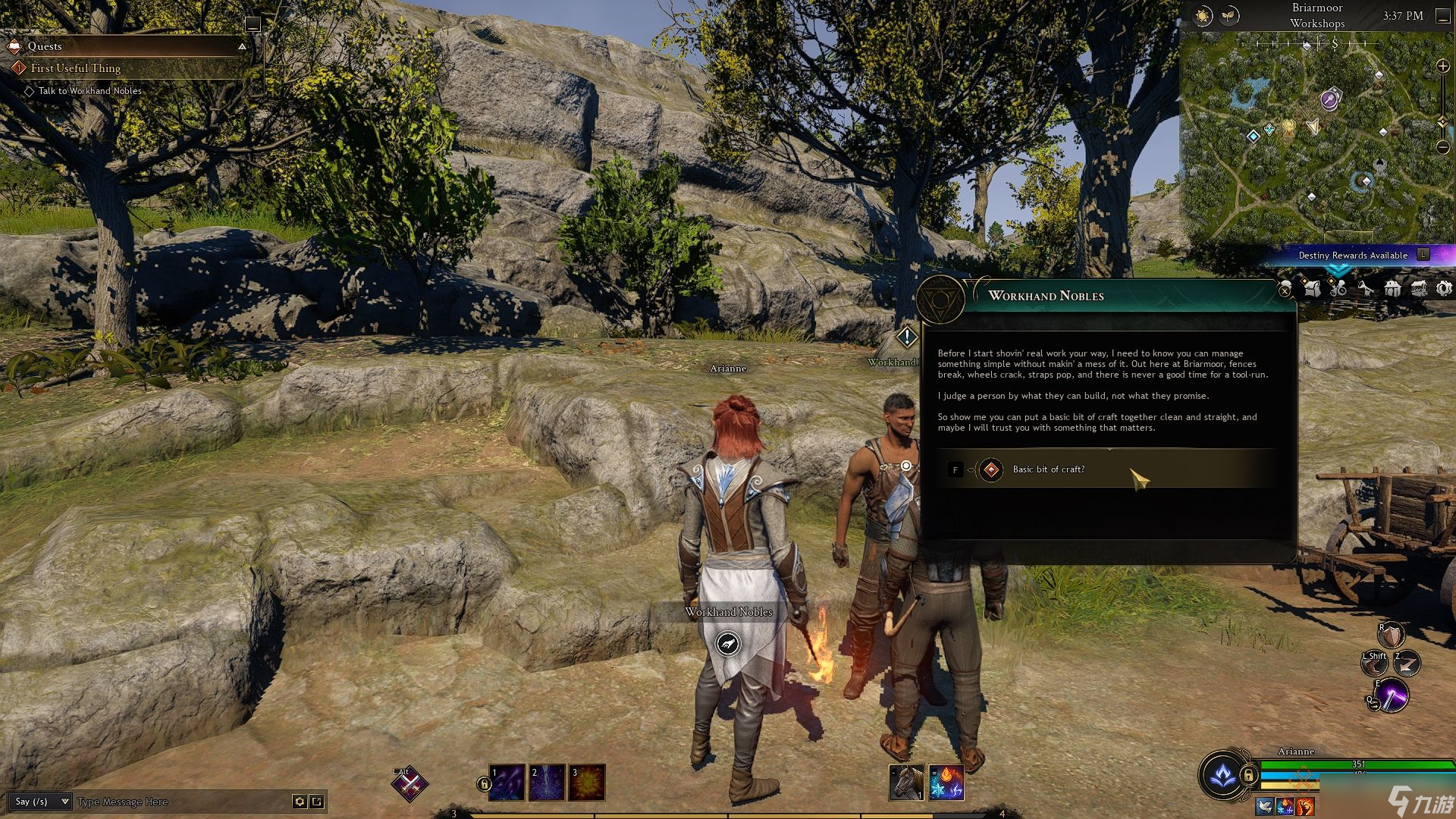Viewport: 1456px width, 819px height.
Task: Open the settings gear menu
Action: click(1444, 288)
